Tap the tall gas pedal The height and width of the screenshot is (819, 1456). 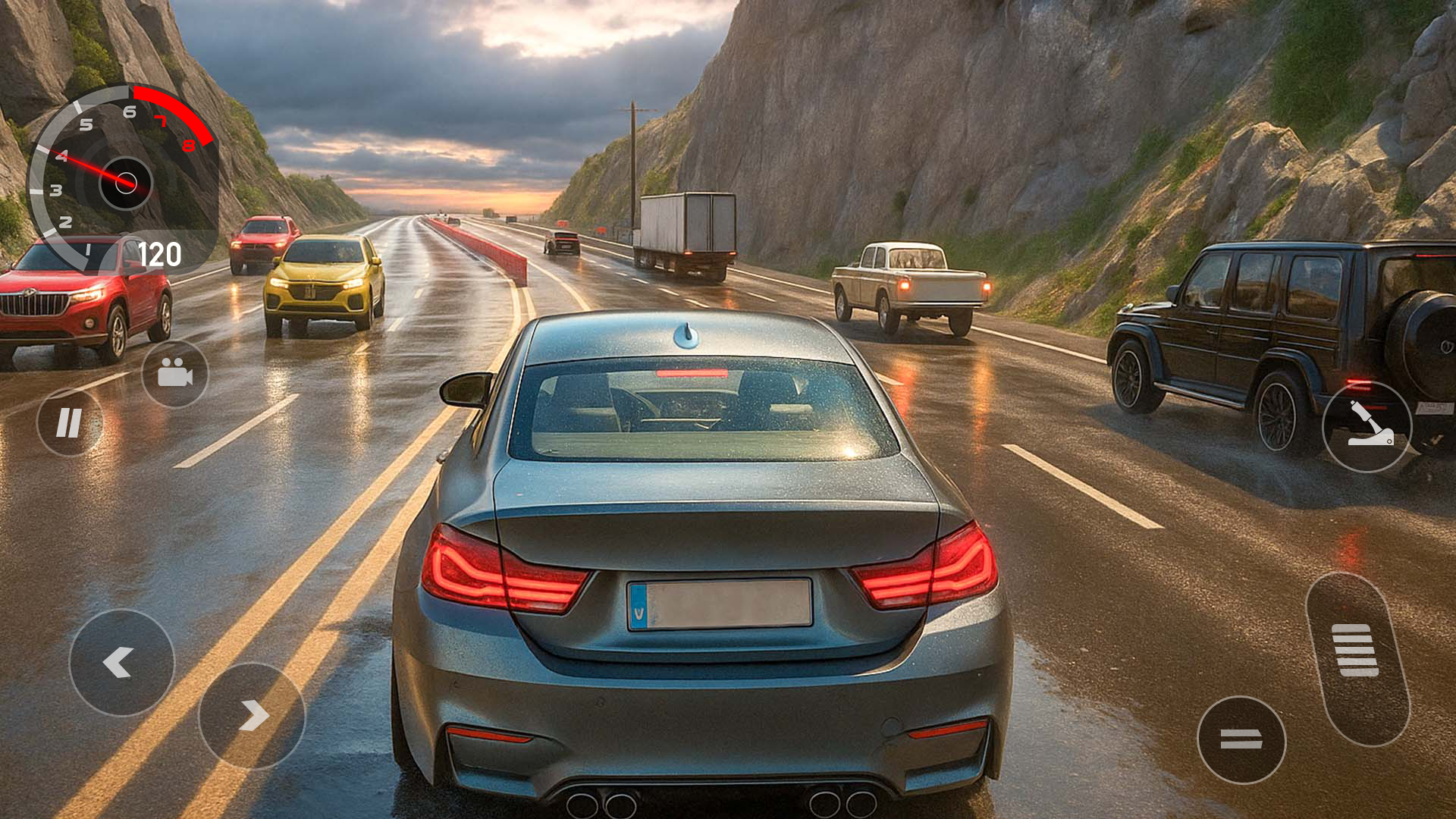(1357, 657)
